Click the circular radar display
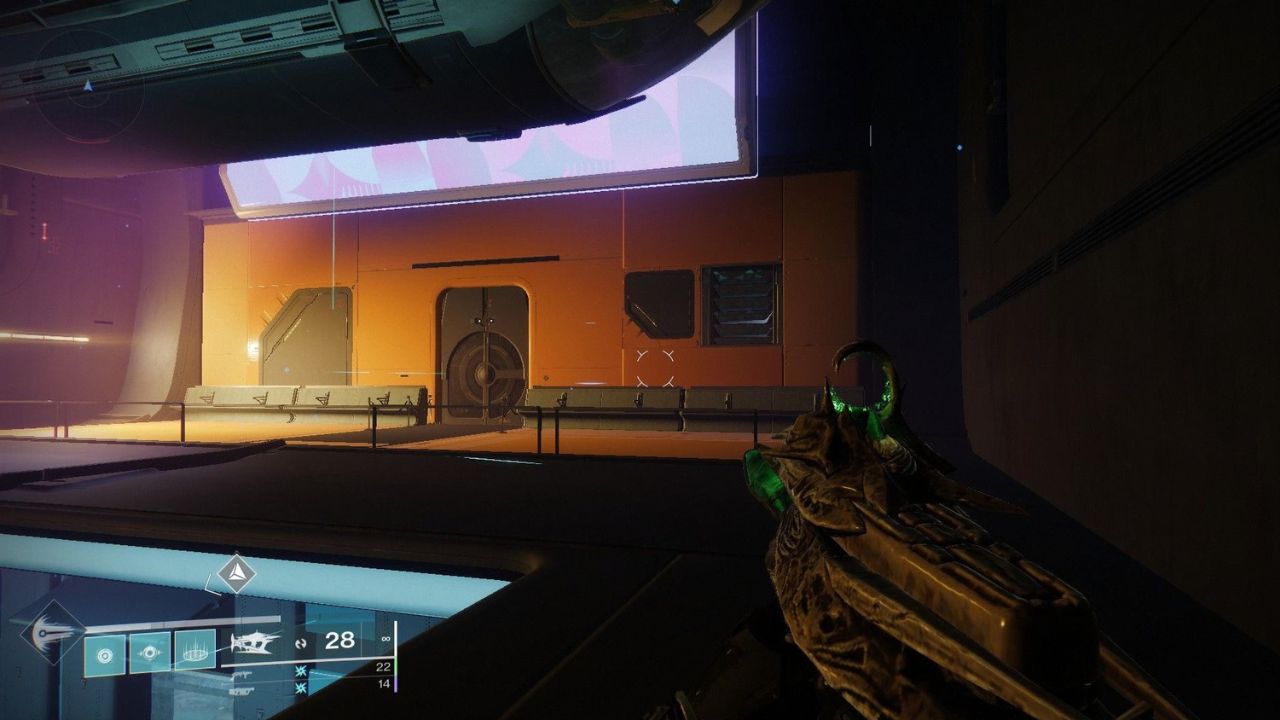This screenshot has width=1280, height=720. (x=88, y=85)
